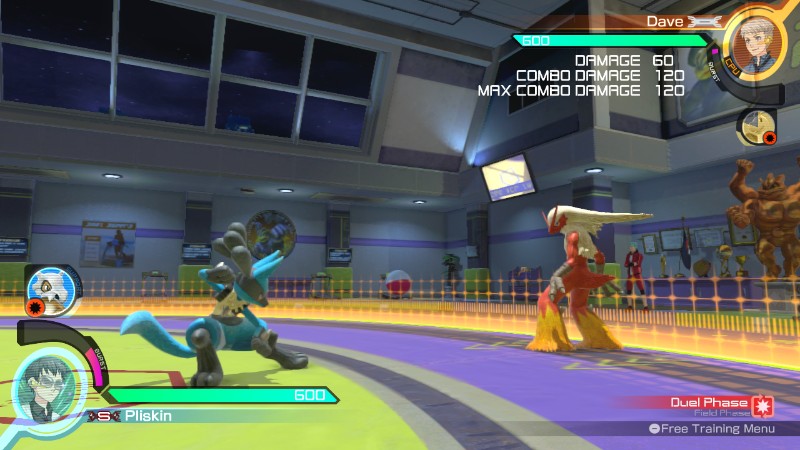The image size is (800, 450).
Task: Click Dave's CPU trainer portrait
Action: click(x=756, y=41)
